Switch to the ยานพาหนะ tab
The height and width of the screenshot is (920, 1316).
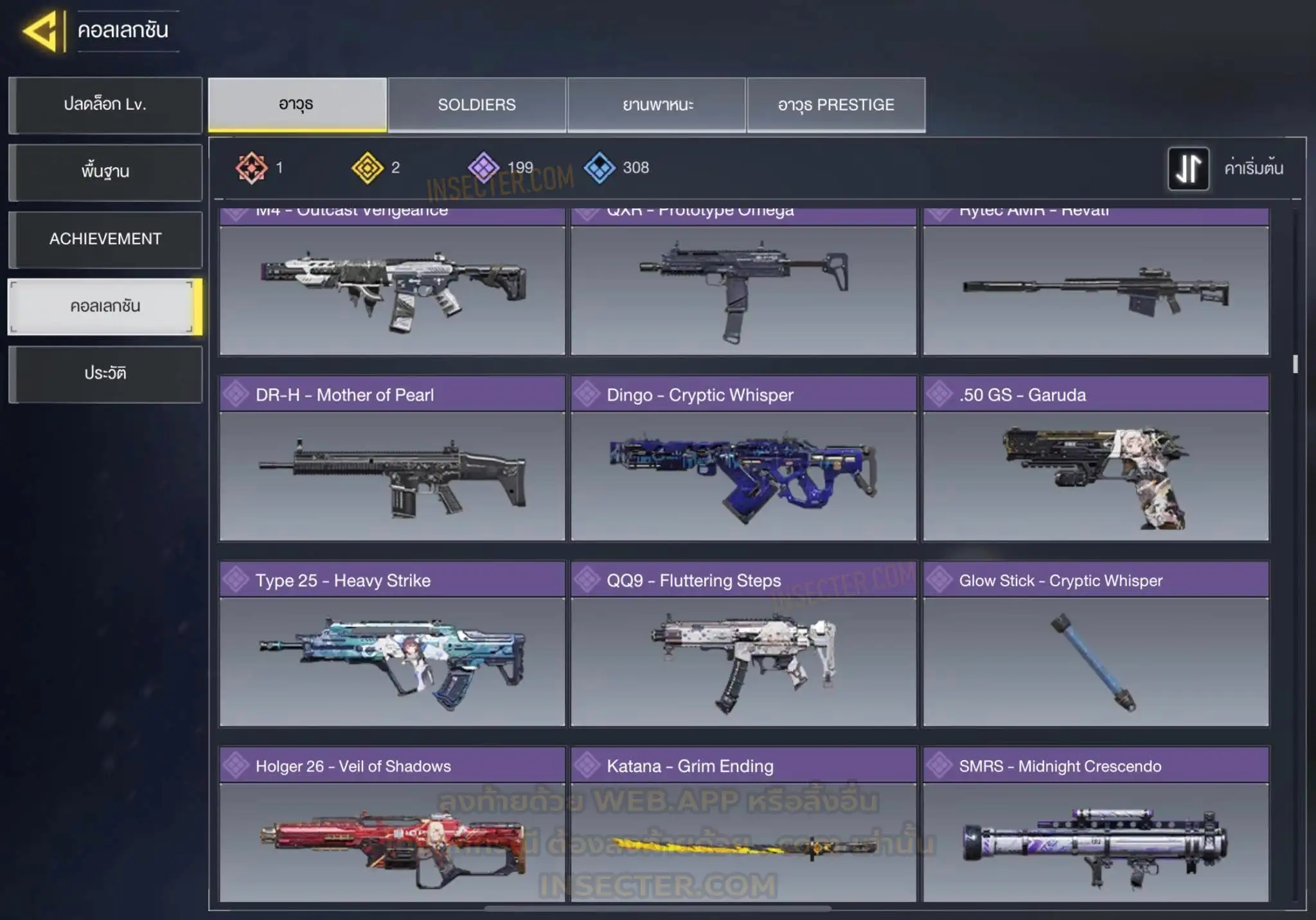[x=657, y=105]
